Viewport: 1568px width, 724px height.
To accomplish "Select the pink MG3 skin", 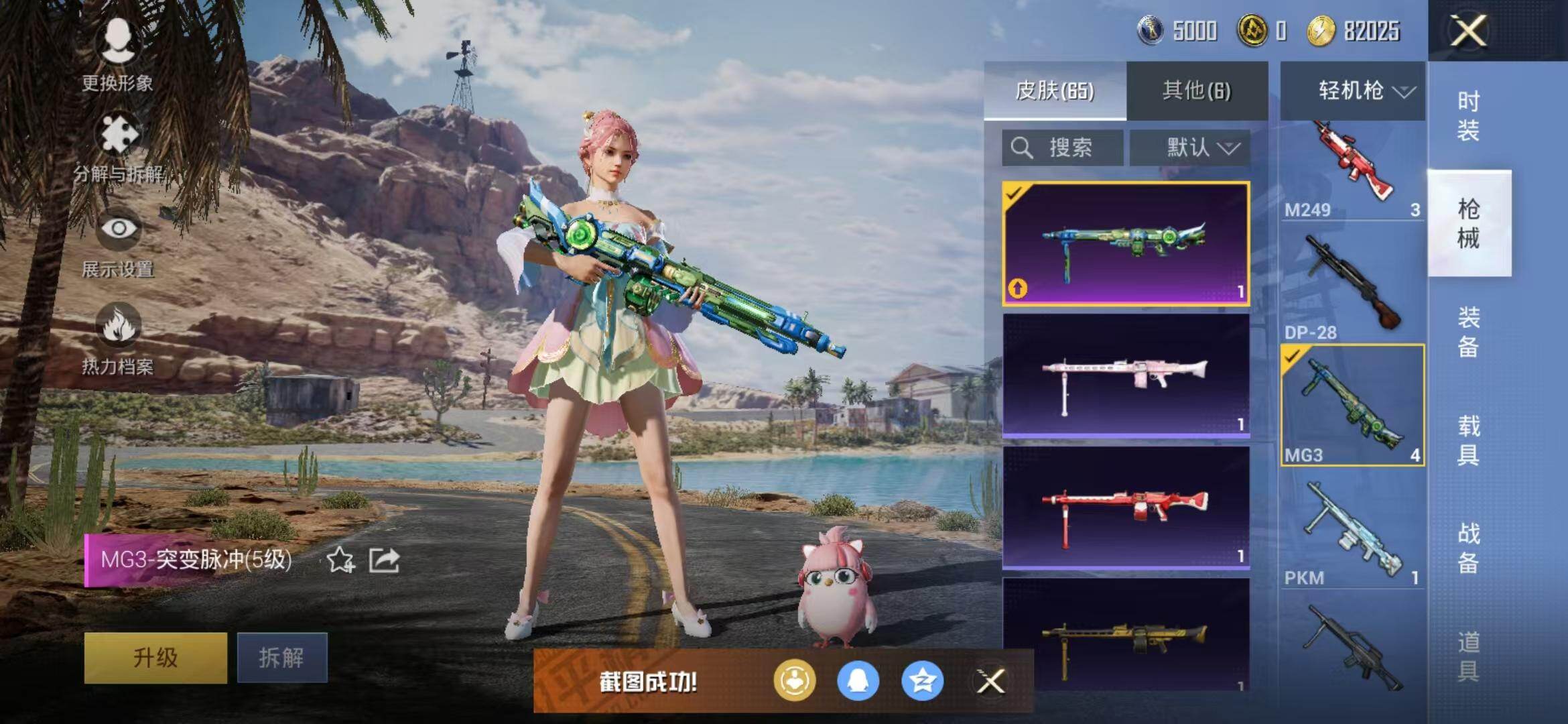I will point(1126,375).
